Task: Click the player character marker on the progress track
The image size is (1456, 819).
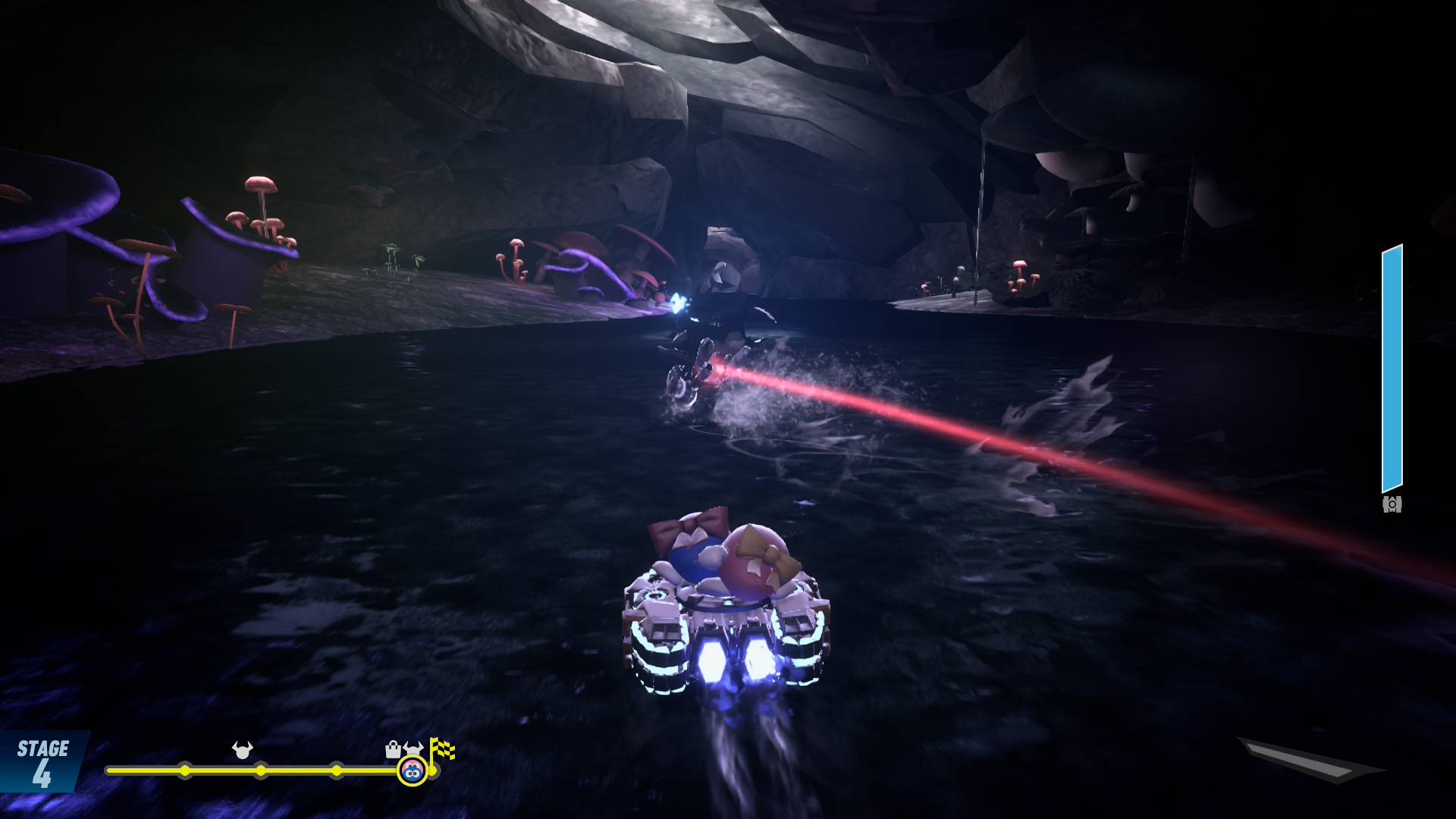Action: coord(412,771)
